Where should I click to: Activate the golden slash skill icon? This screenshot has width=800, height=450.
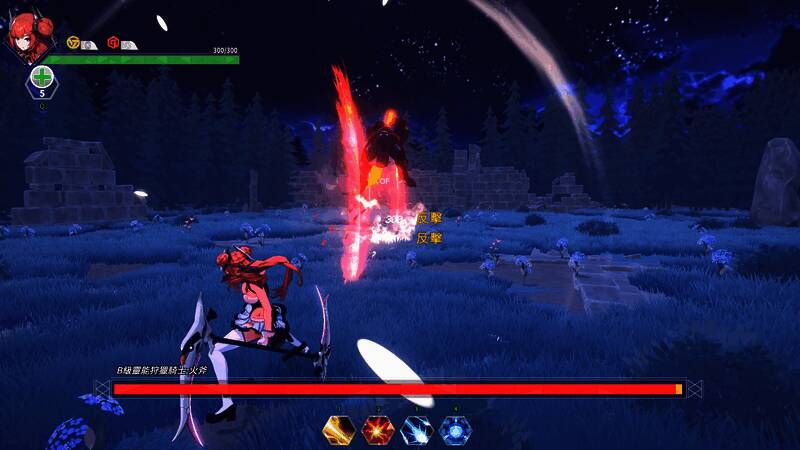(x=339, y=431)
